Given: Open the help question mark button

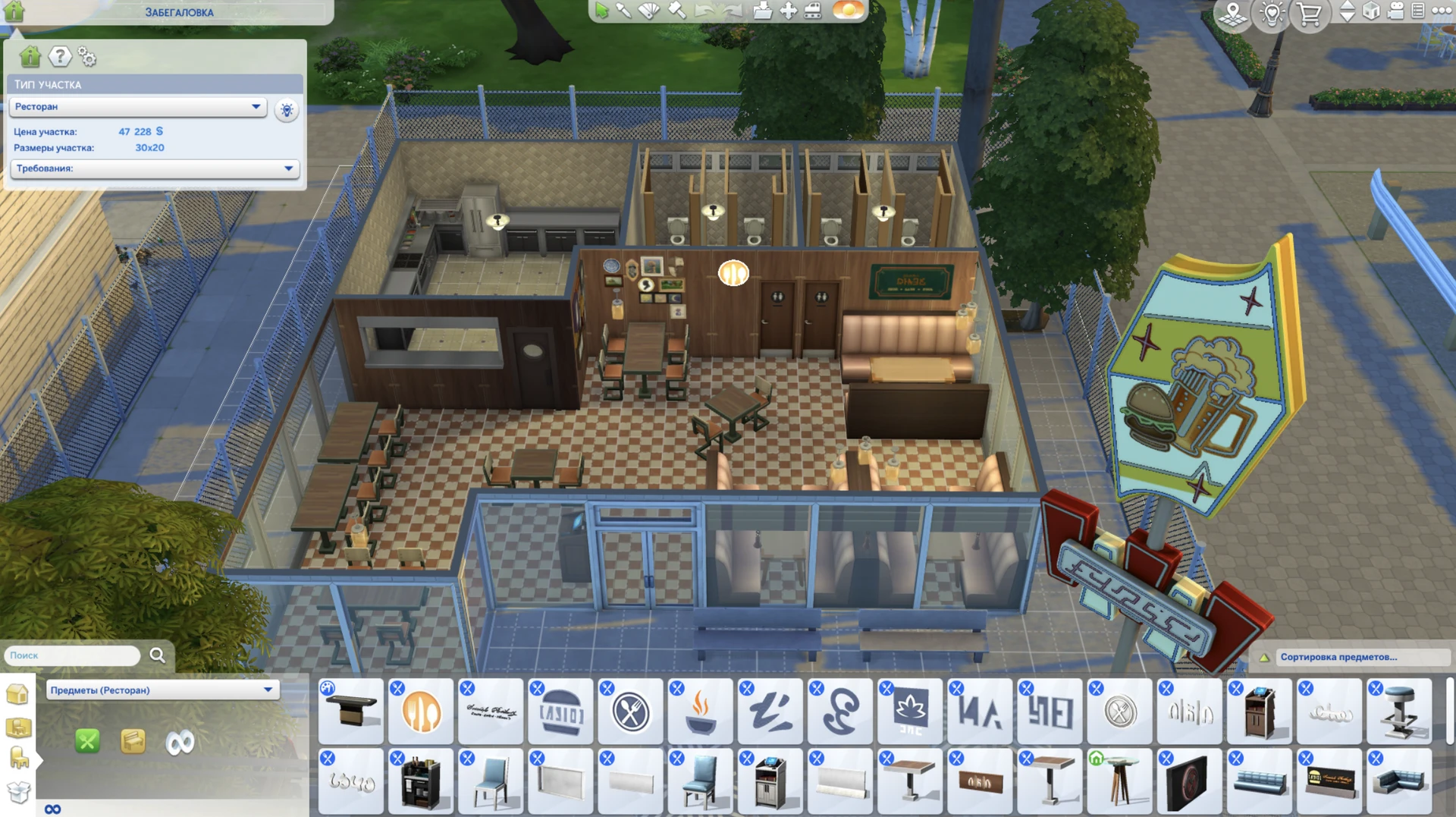Looking at the screenshot, I should pos(58,56).
